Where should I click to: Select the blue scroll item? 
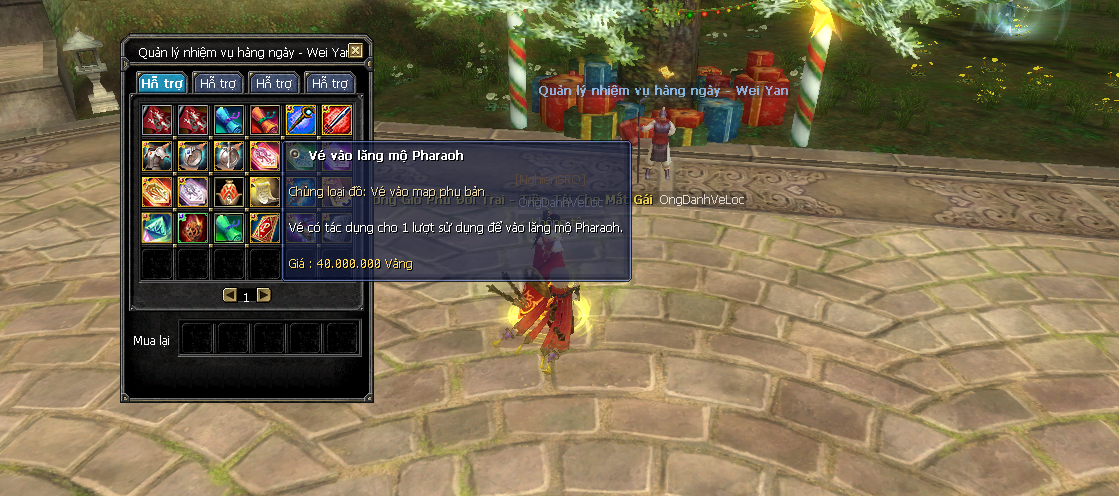(229, 120)
